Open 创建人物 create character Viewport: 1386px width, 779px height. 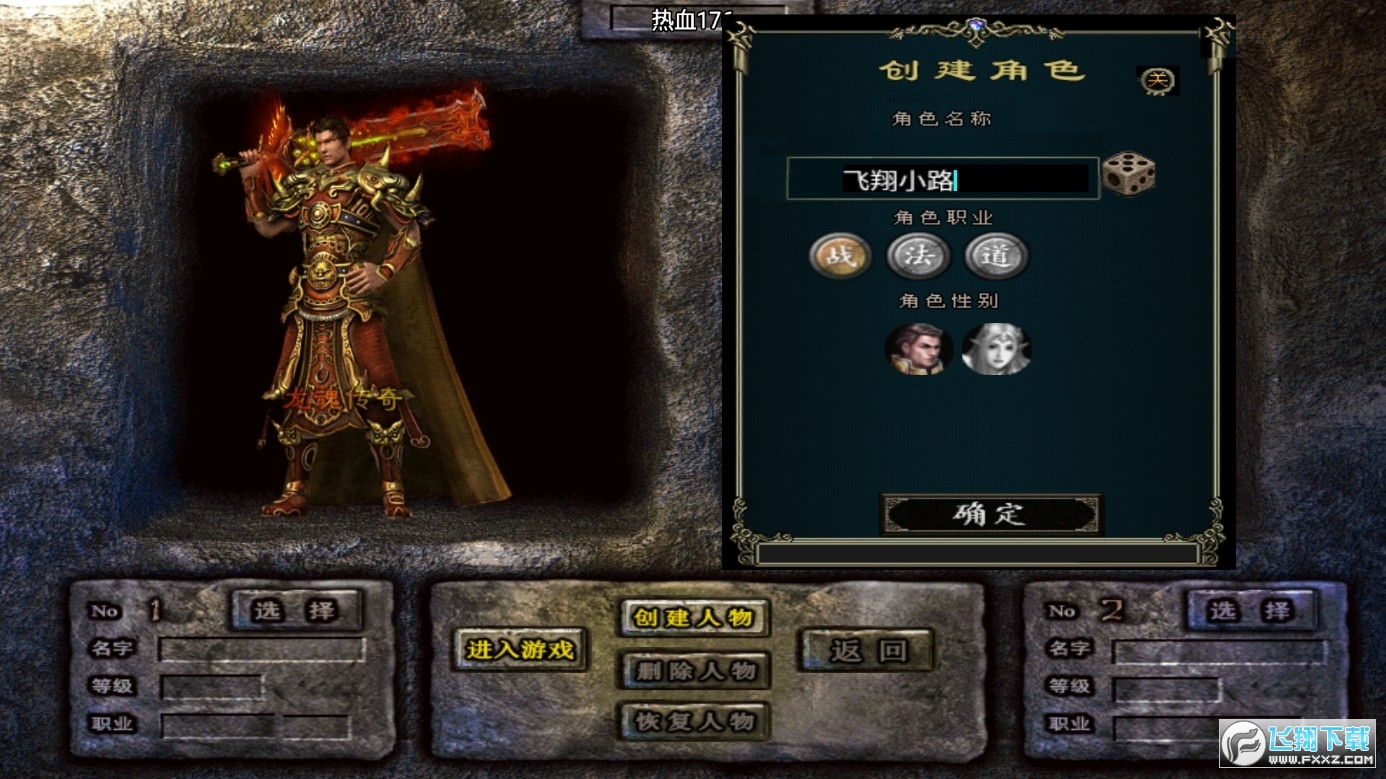[x=695, y=617]
